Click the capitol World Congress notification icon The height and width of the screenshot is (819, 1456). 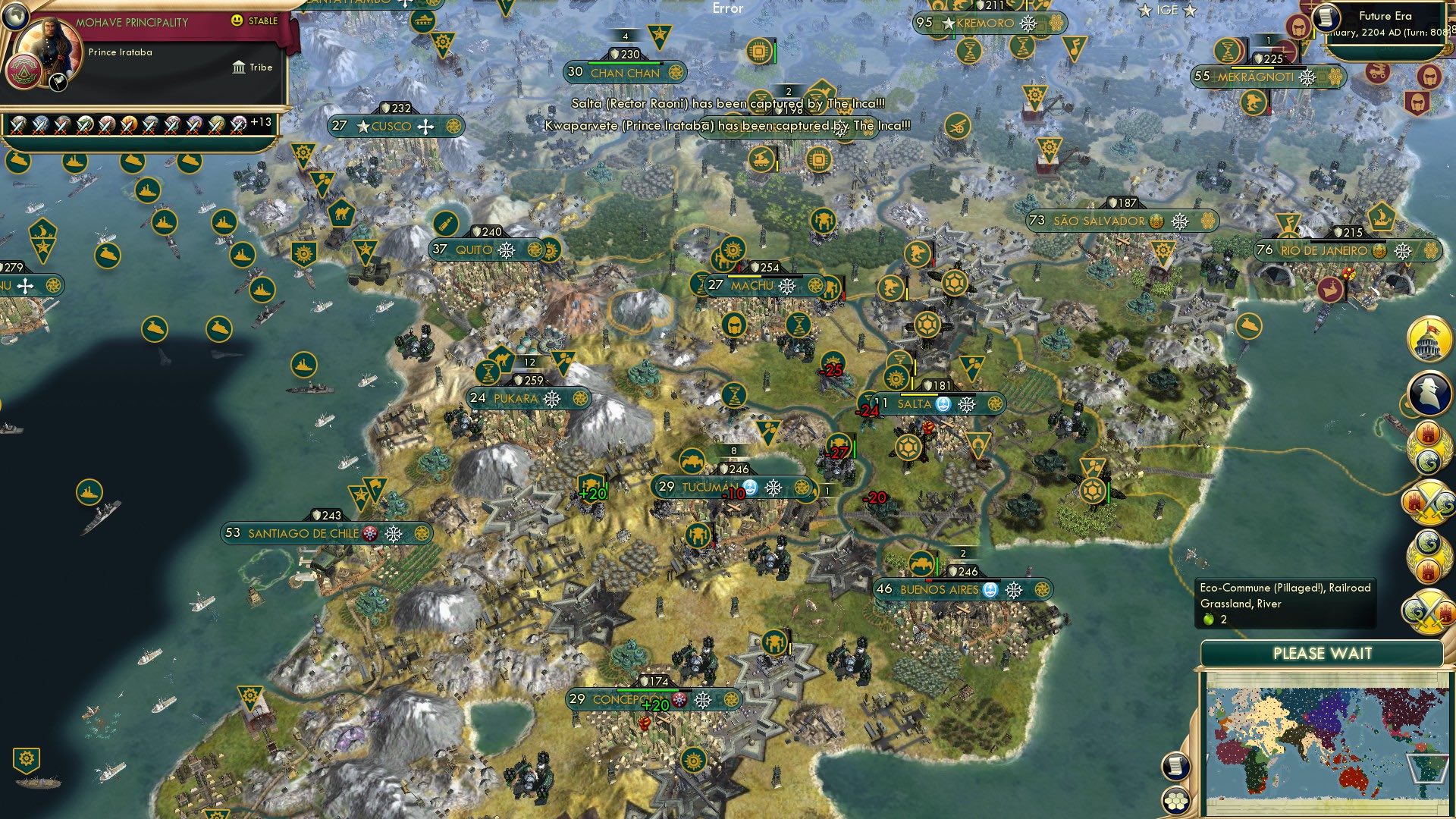[x=1429, y=341]
